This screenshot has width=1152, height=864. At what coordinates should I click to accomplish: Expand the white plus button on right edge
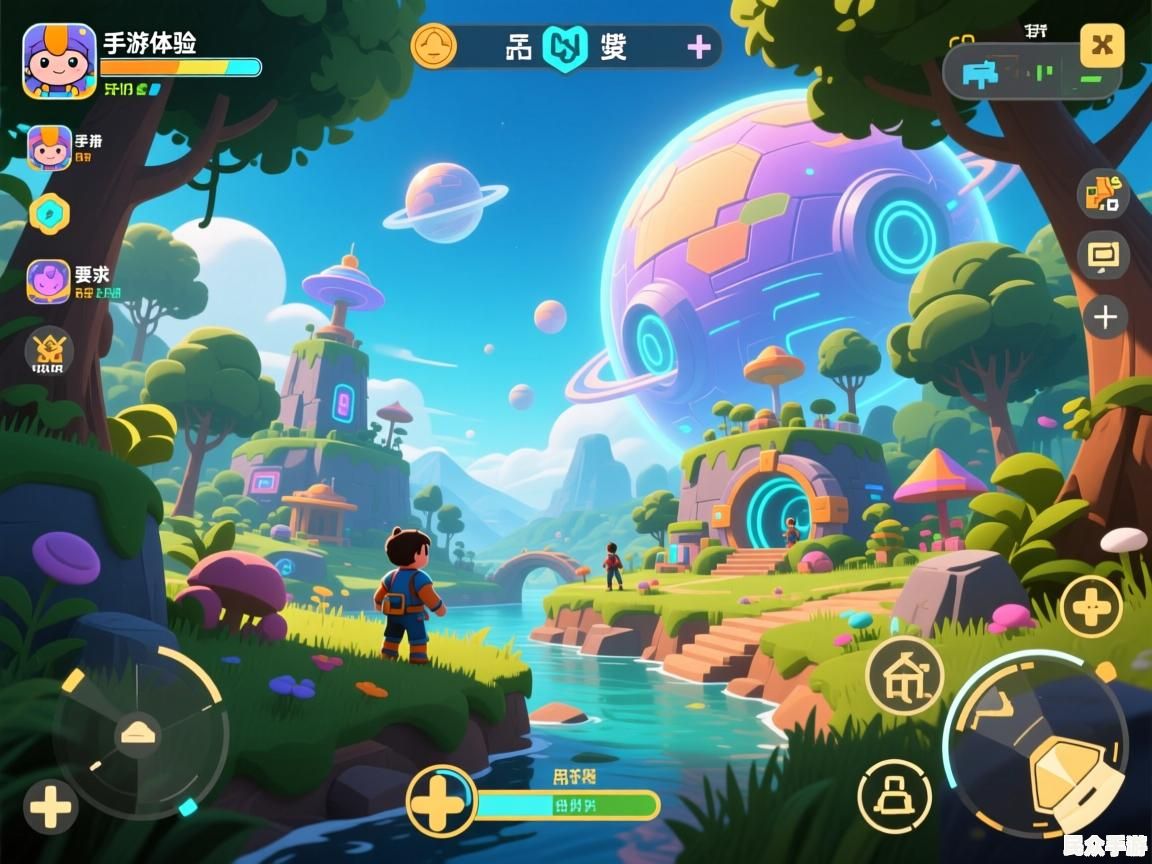(x=1104, y=318)
